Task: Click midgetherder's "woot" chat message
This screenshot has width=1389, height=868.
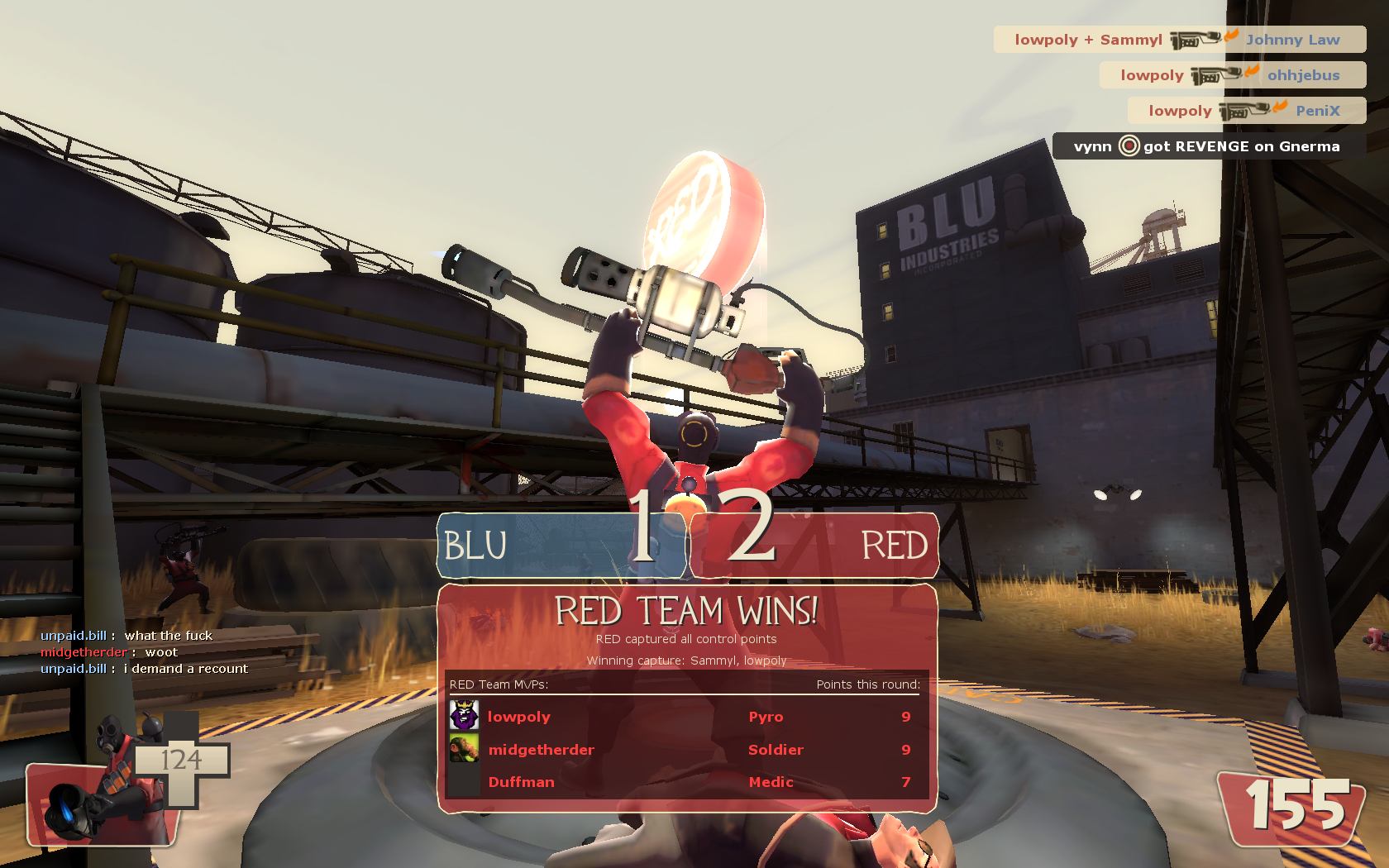Action: [x=109, y=652]
